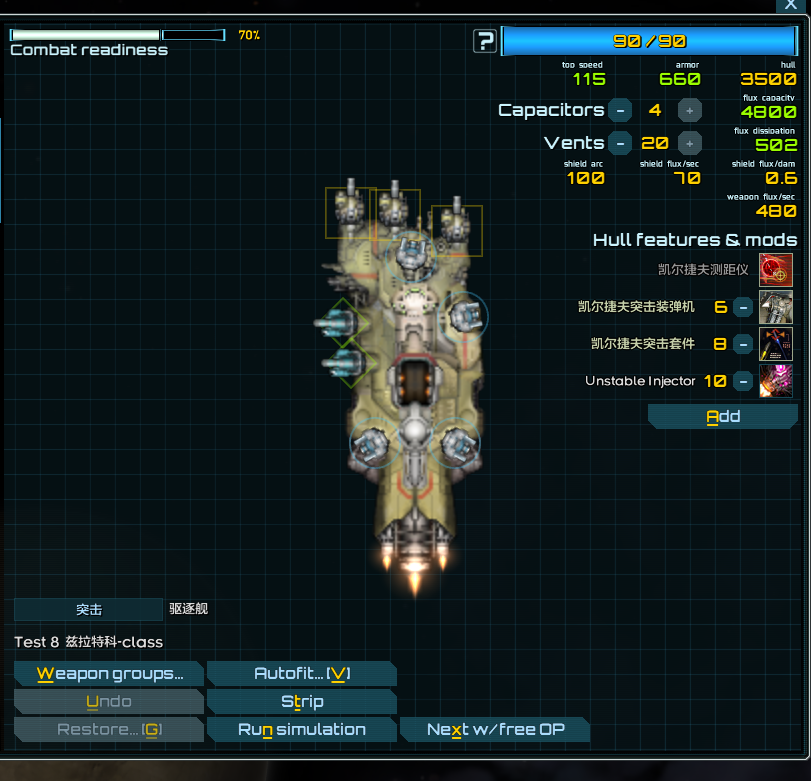Open help with the question mark button
The height and width of the screenshot is (781, 811).
(x=485, y=41)
